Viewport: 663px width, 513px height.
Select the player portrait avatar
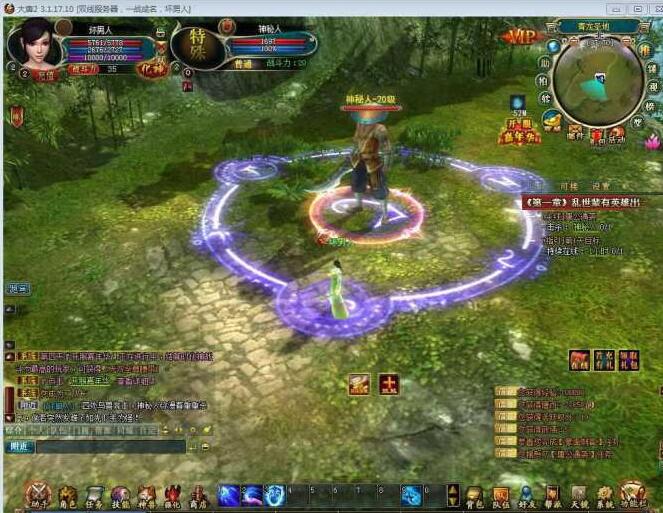pos(32,43)
